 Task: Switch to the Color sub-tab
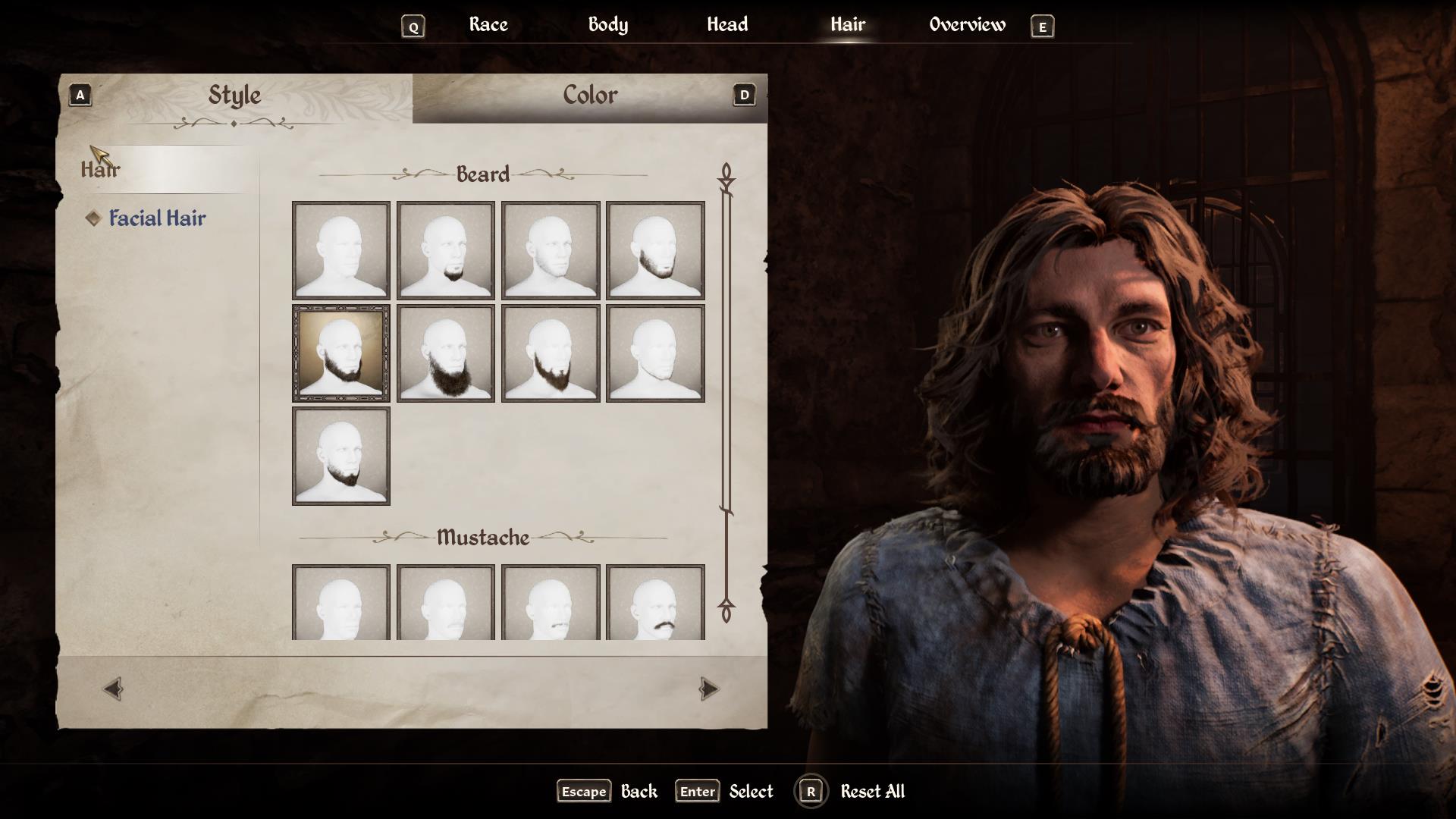pyautogui.click(x=590, y=96)
